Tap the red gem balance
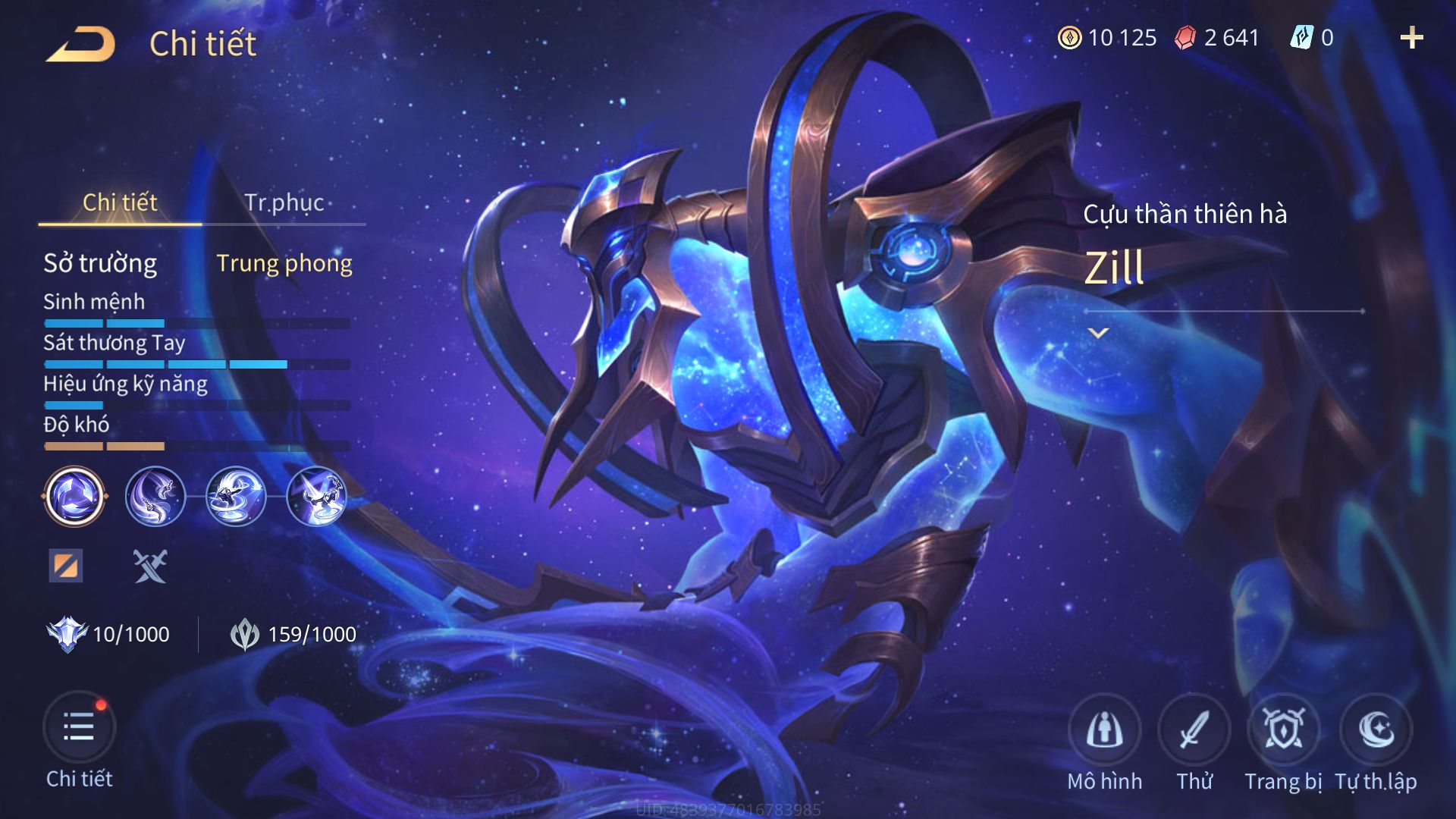1456x819 pixels. click(x=1217, y=38)
